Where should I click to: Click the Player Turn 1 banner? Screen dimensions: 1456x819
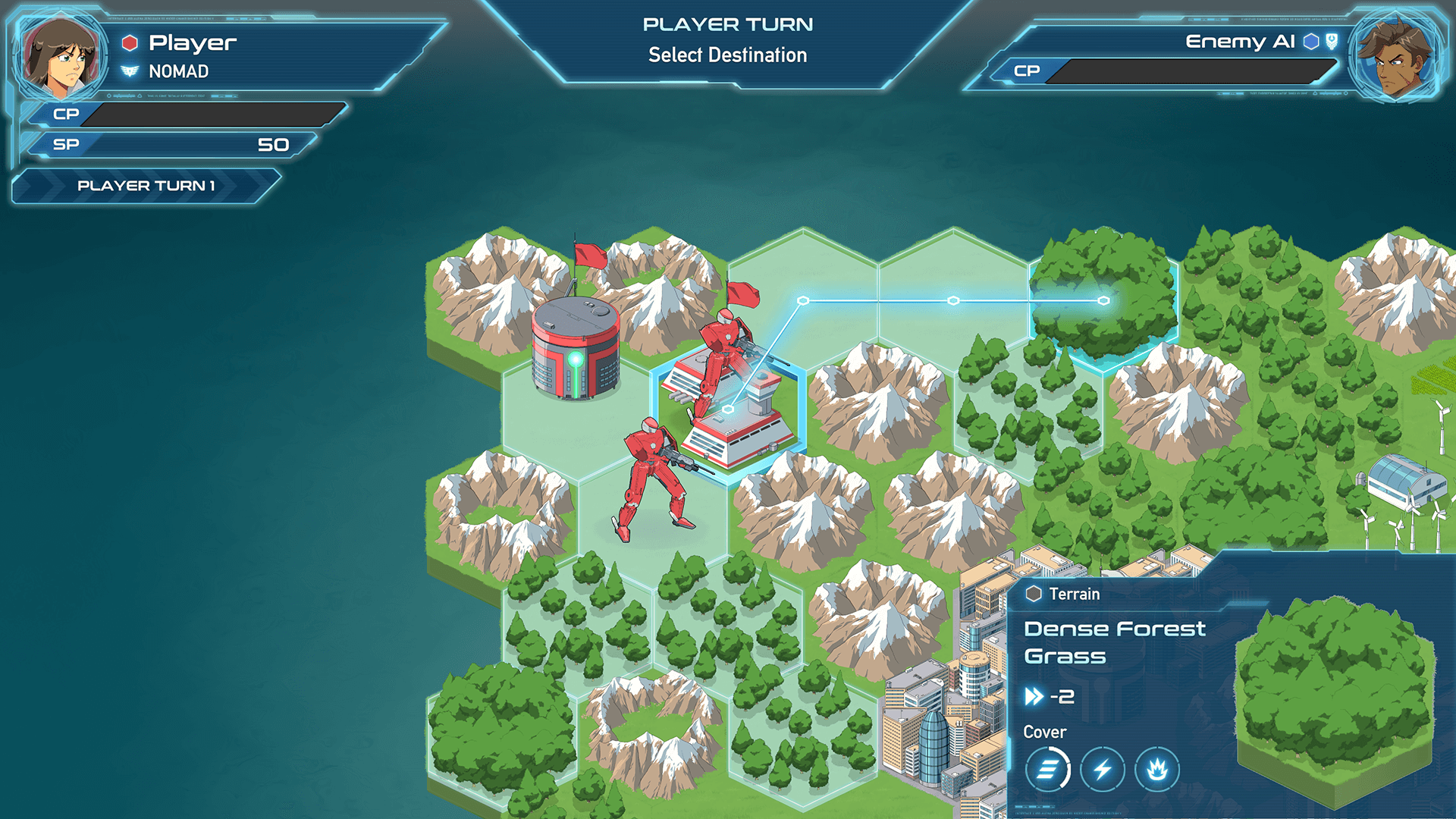point(146,186)
